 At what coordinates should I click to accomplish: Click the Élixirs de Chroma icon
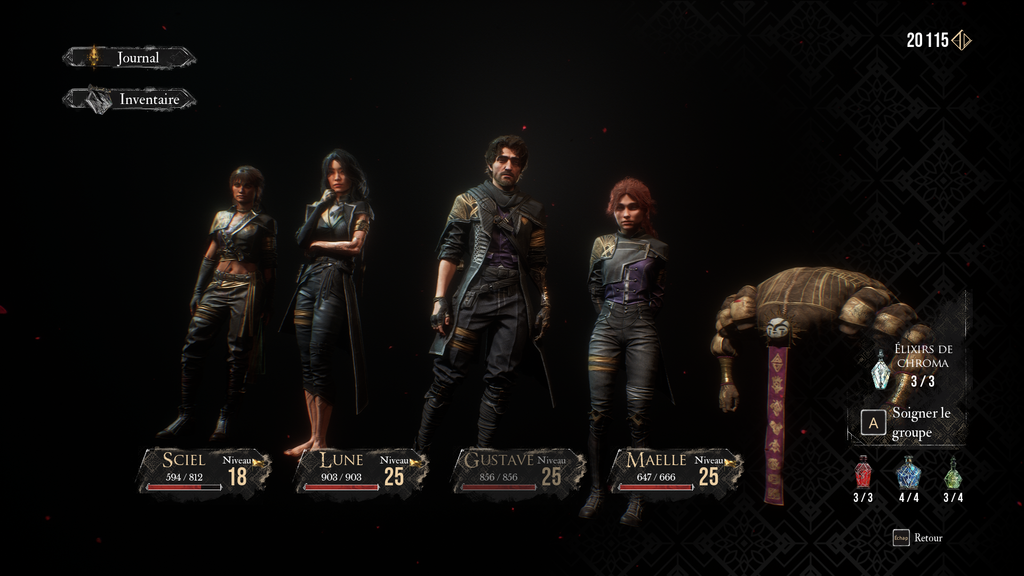click(x=880, y=371)
